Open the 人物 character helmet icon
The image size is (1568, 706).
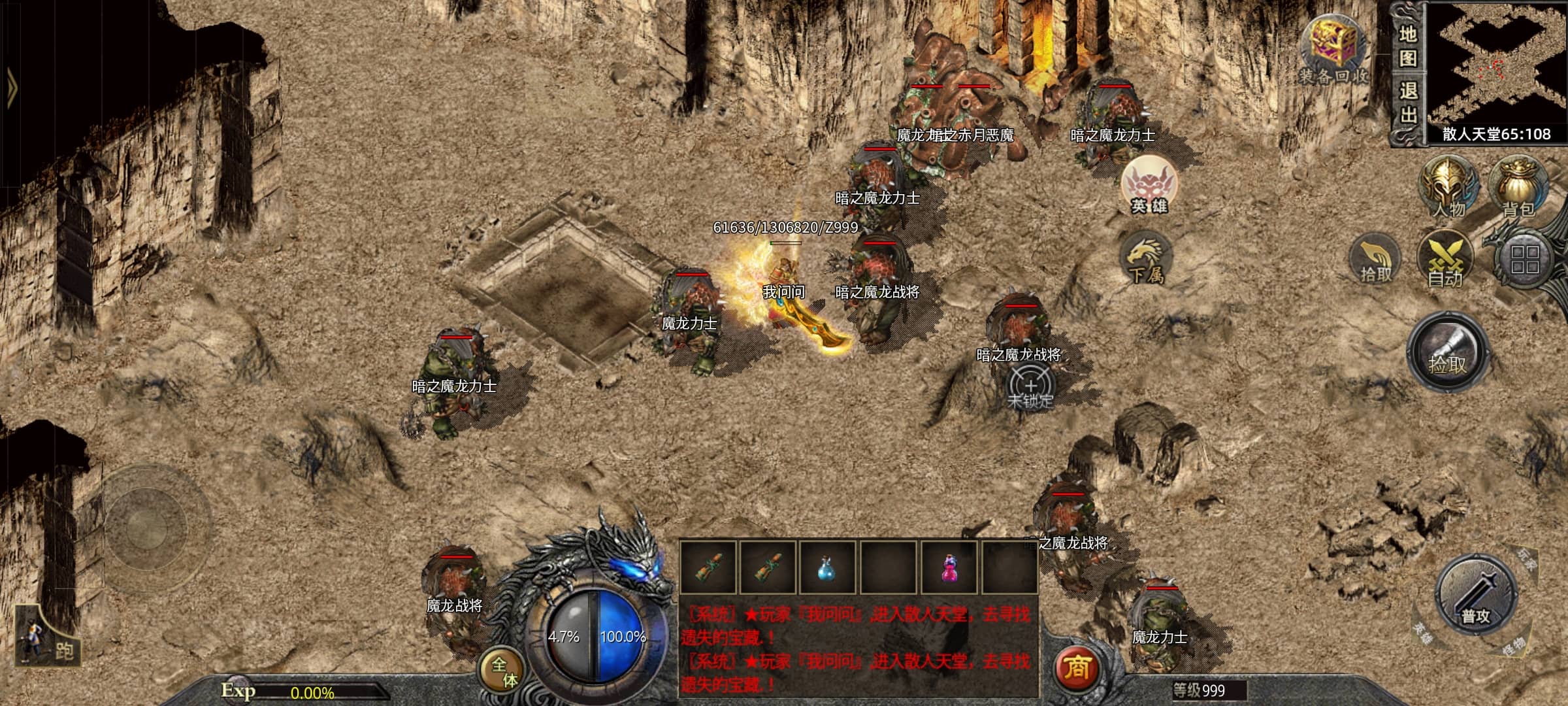pyautogui.click(x=1448, y=186)
